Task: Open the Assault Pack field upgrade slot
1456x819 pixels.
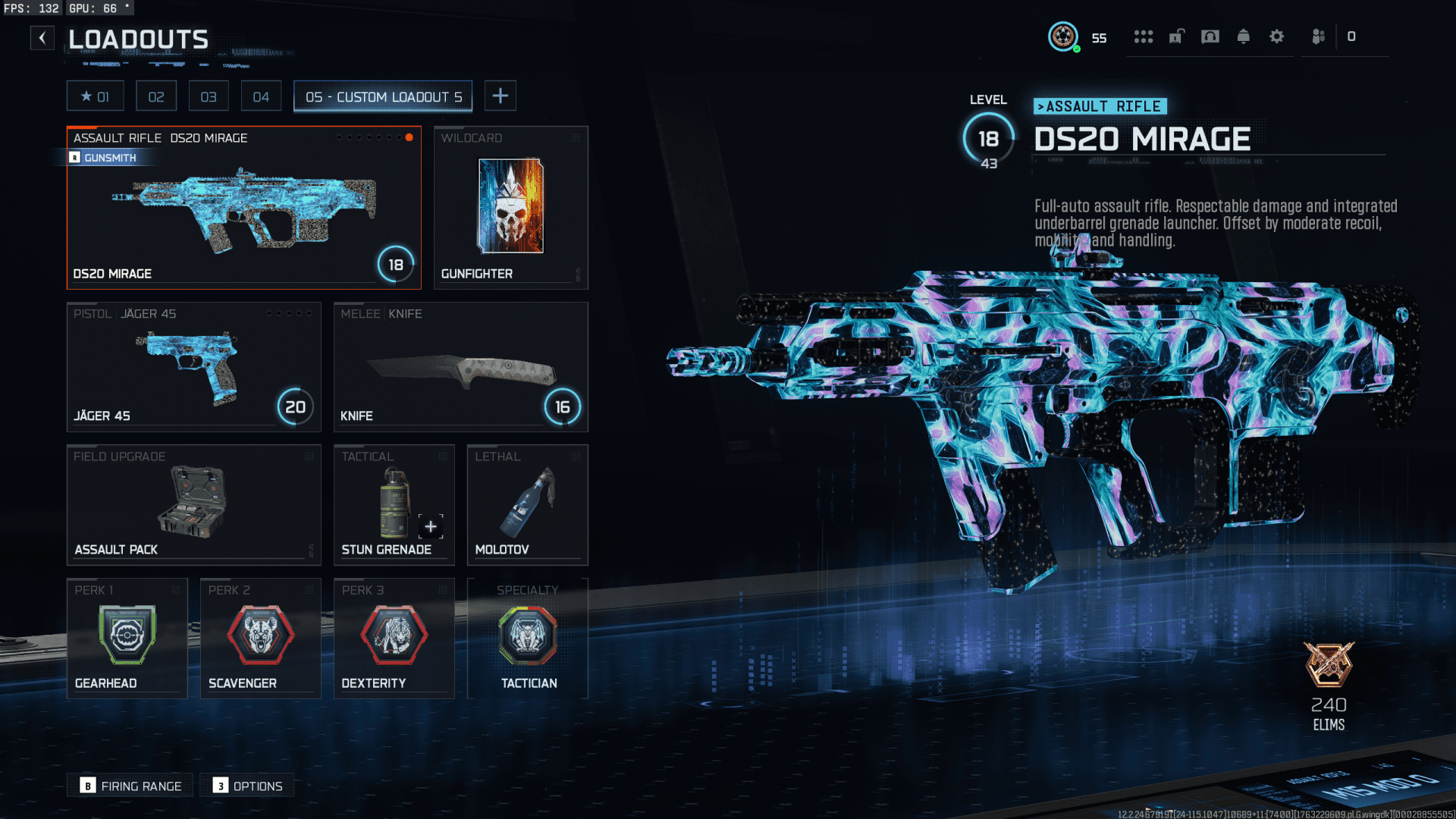Action: pyautogui.click(x=193, y=504)
